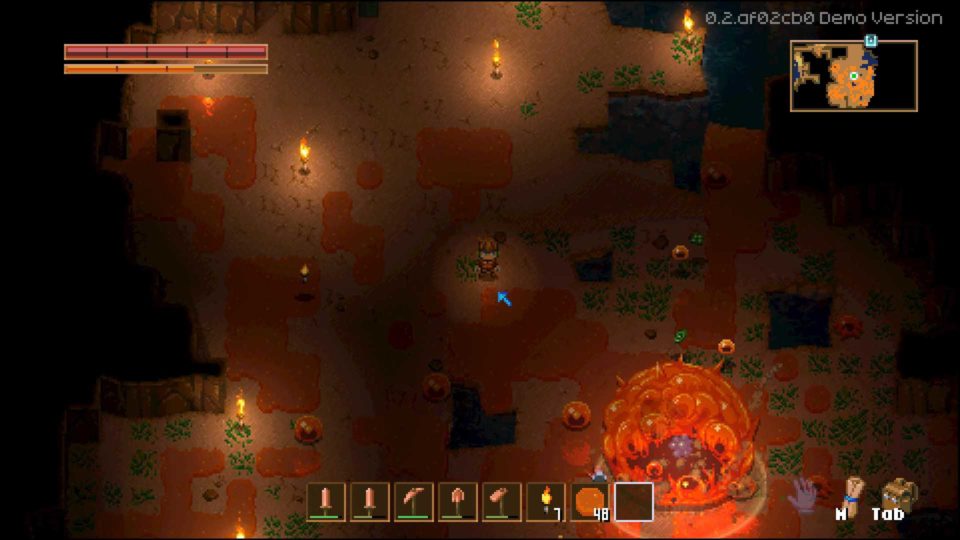The width and height of the screenshot is (960, 540).
Task: Select the copper pickaxe hotbar slot
Action: (x=413, y=501)
